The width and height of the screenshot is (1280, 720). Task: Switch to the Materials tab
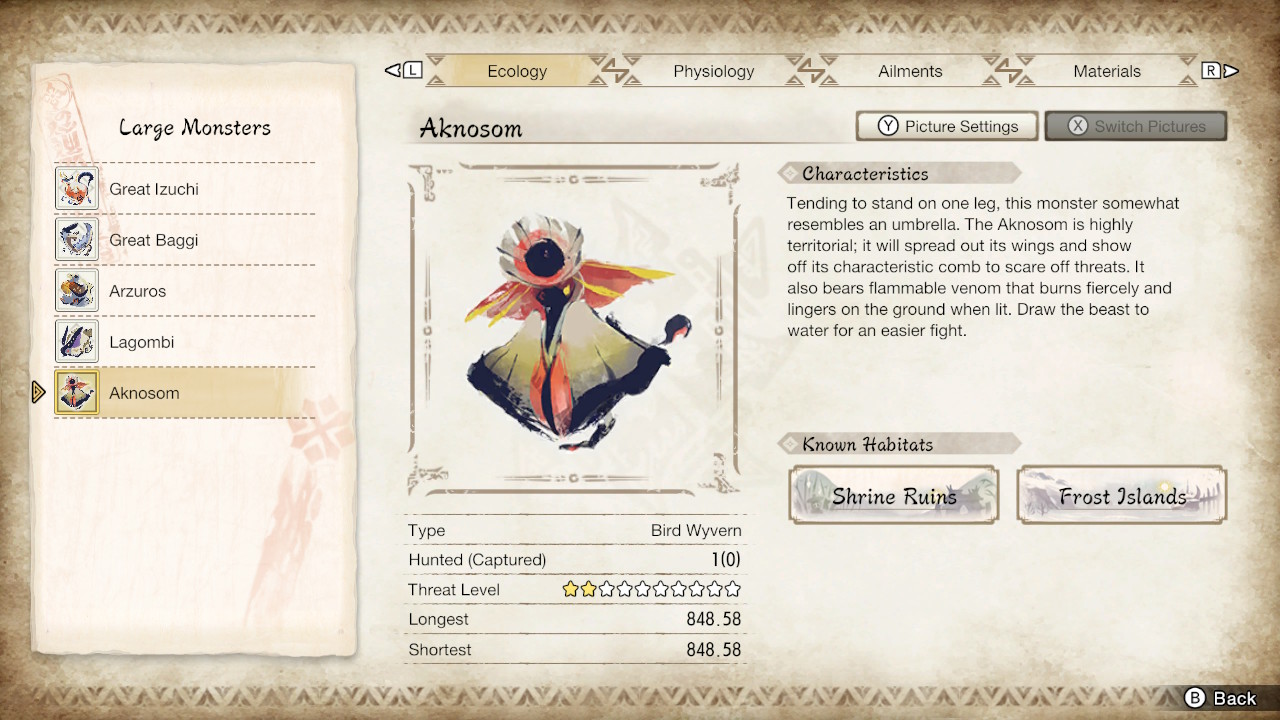(x=1107, y=71)
